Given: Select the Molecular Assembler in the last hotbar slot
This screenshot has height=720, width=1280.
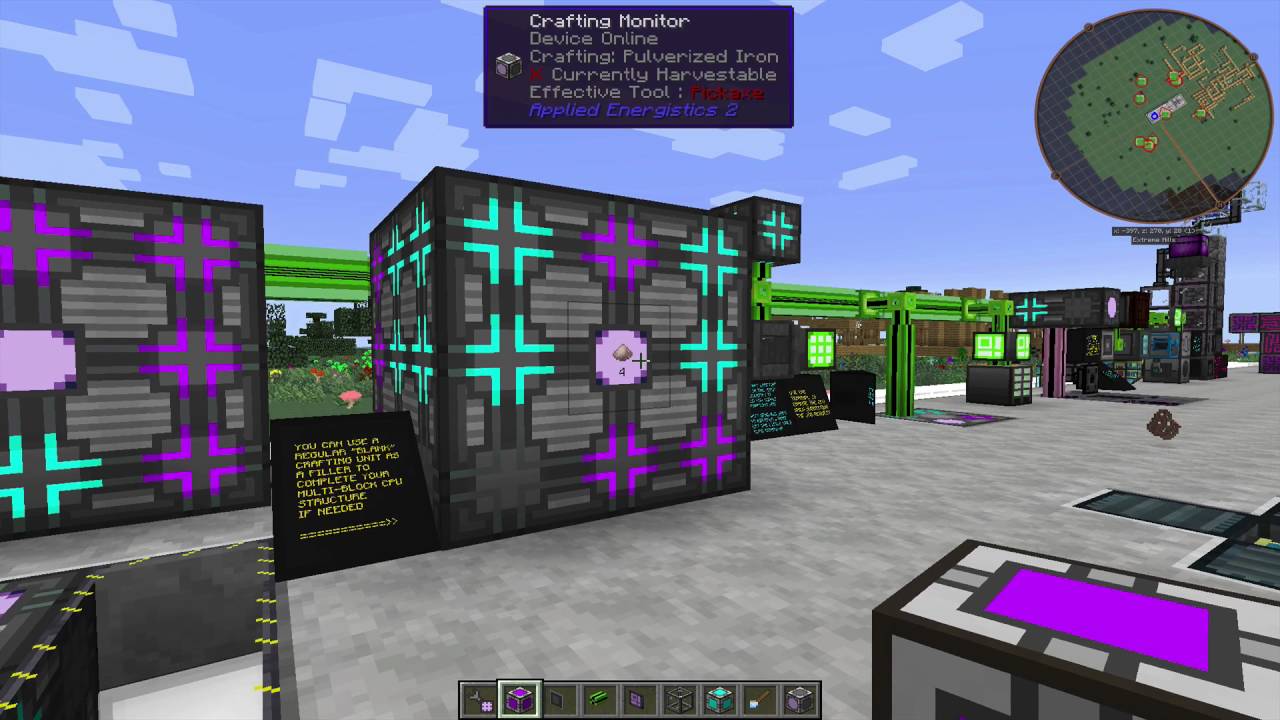Looking at the screenshot, I should 797,698.
